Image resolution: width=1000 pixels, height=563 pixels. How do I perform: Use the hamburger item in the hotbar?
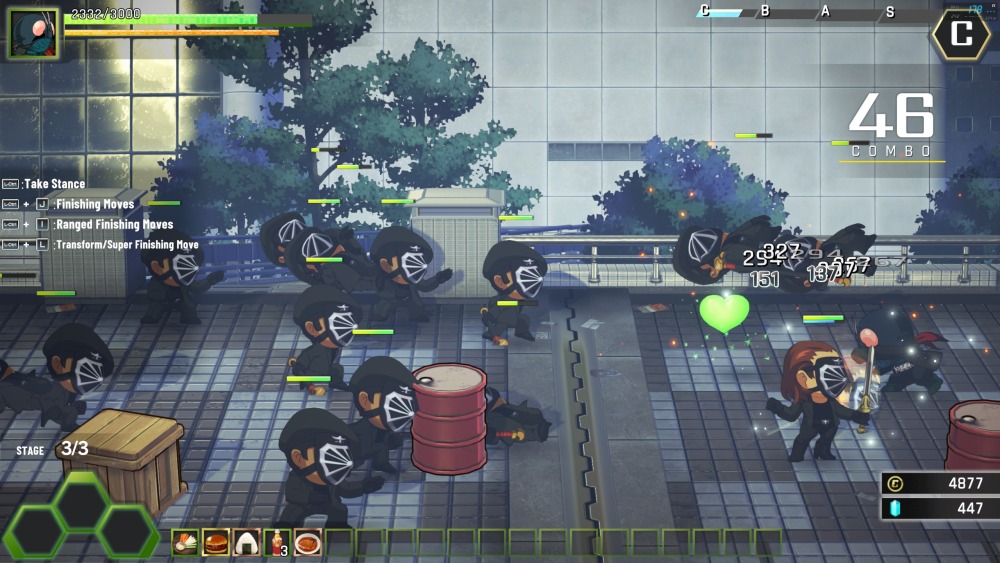click(216, 543)
